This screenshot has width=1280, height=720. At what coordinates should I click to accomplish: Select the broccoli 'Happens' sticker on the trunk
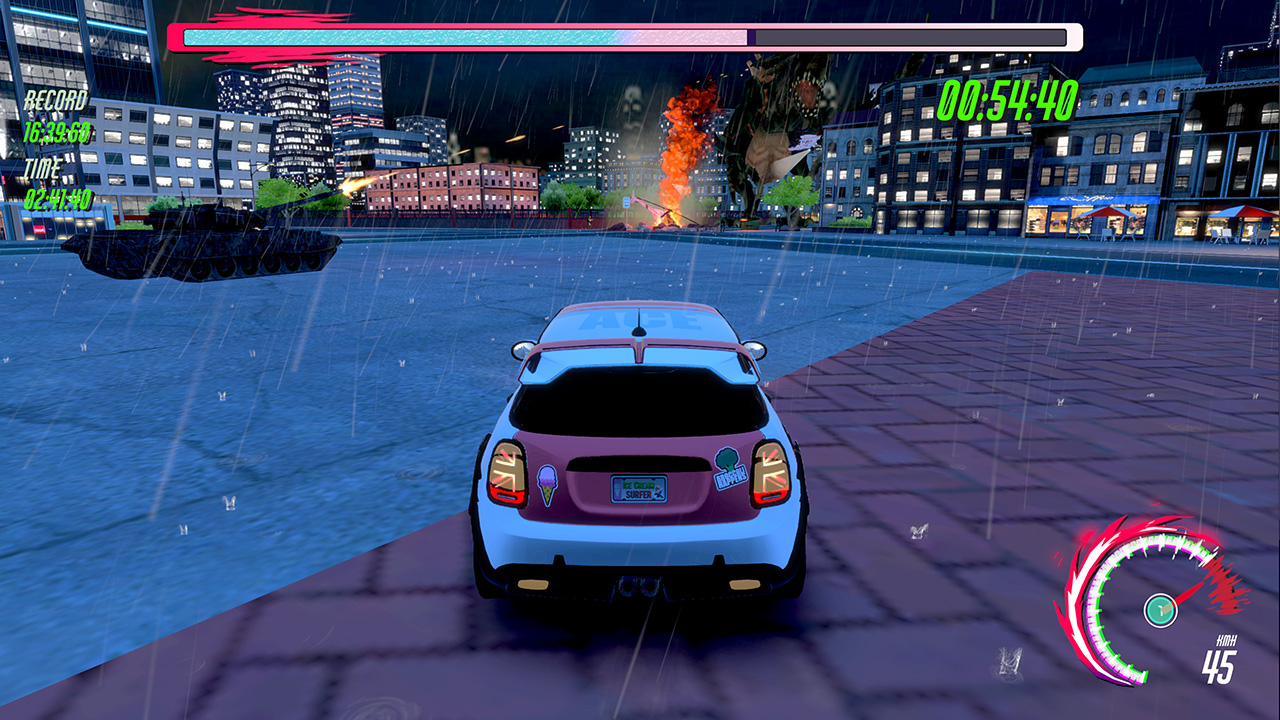(x=726, y=464)
